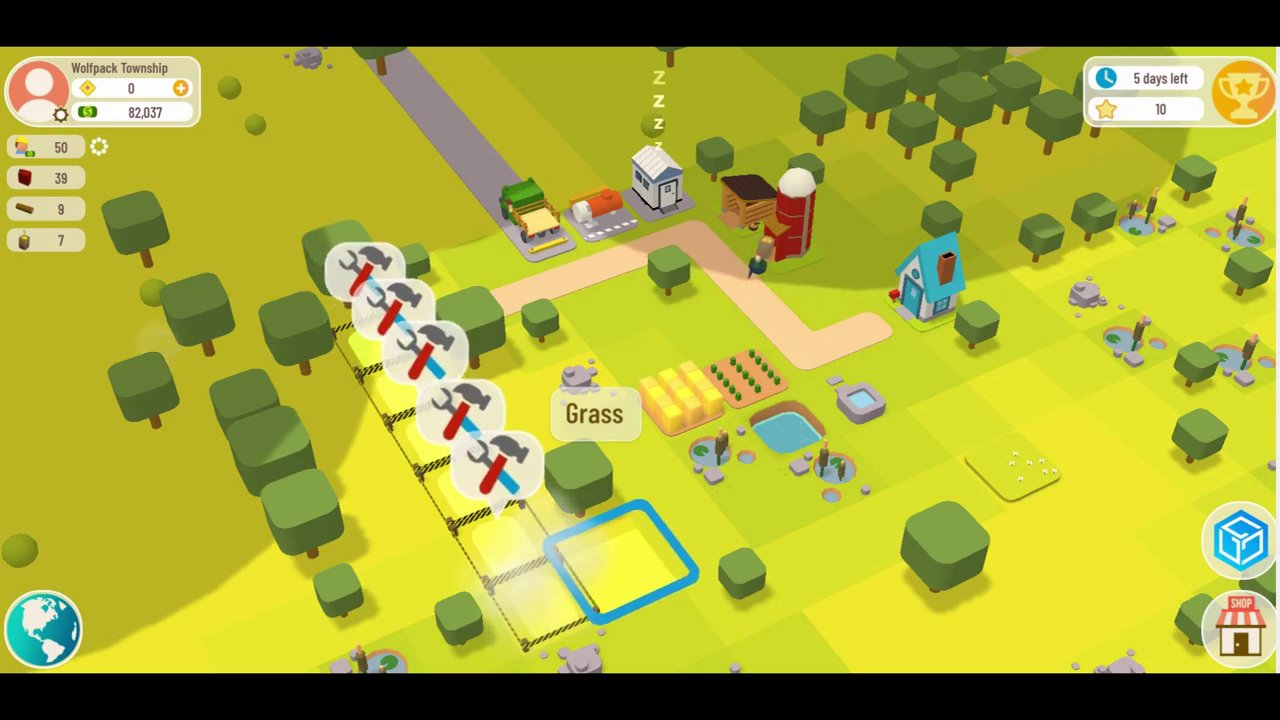The image size is (1280, 720).
Task: Open the Wolfpack Township profile name
Action: click(119, 68)
